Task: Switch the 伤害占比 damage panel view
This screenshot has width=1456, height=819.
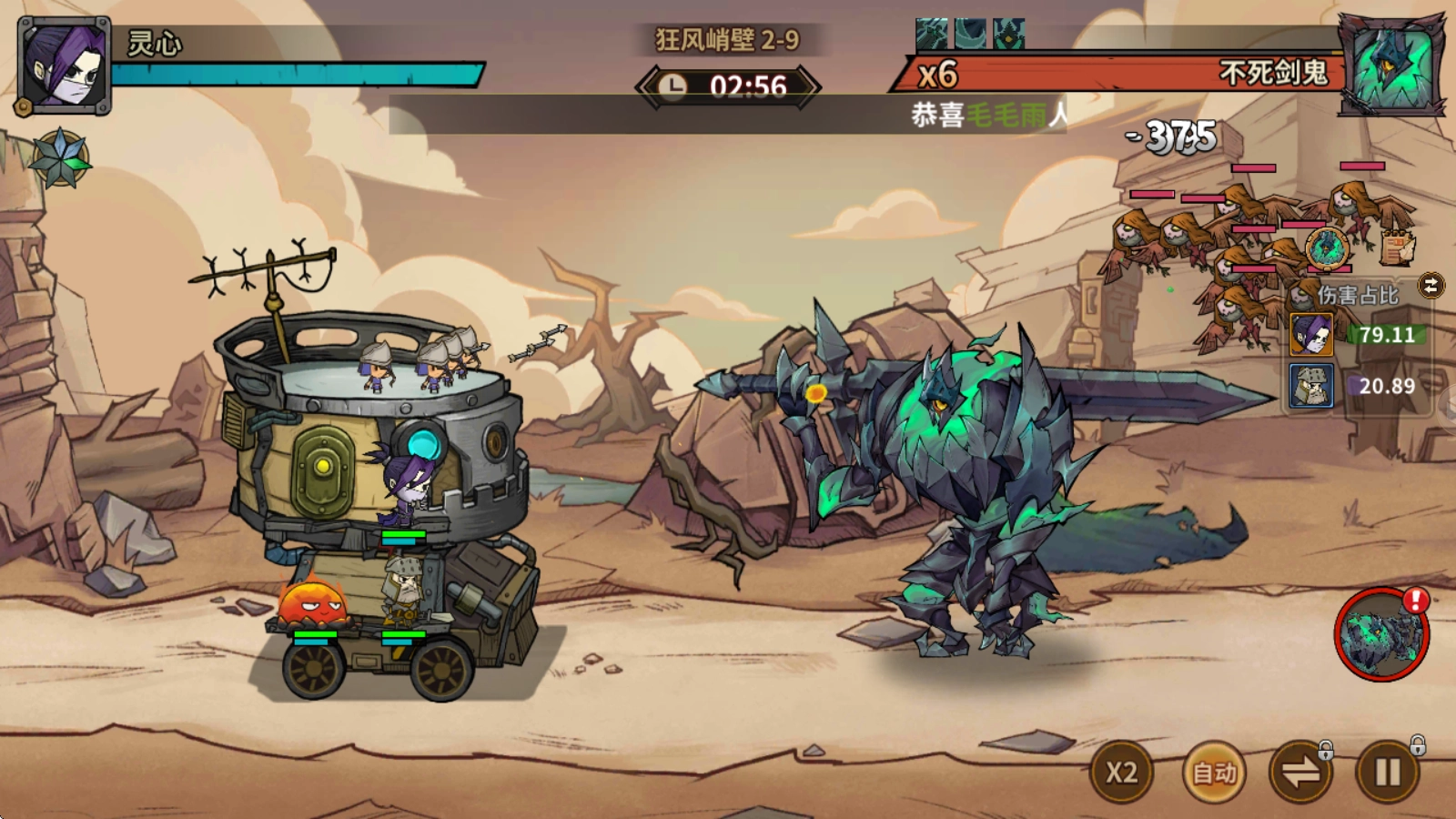Action: pos(1431,286)
